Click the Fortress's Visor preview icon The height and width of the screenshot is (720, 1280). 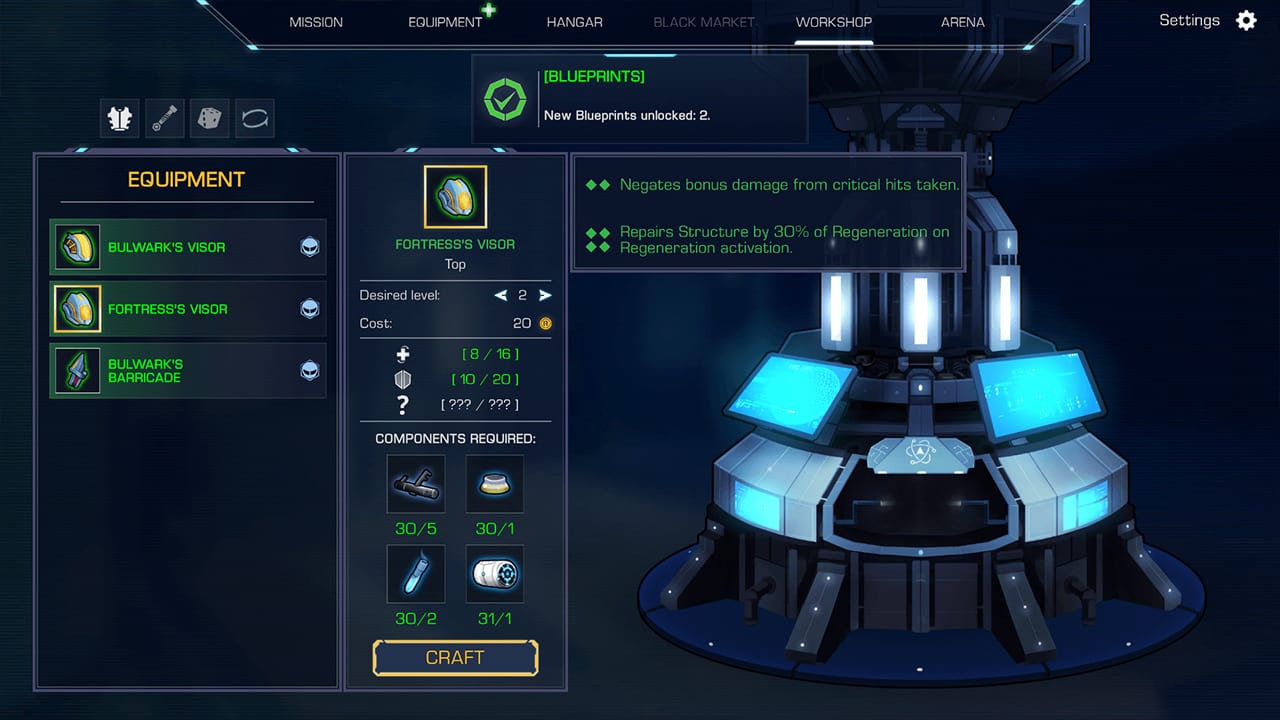click(x=455, y=196)
